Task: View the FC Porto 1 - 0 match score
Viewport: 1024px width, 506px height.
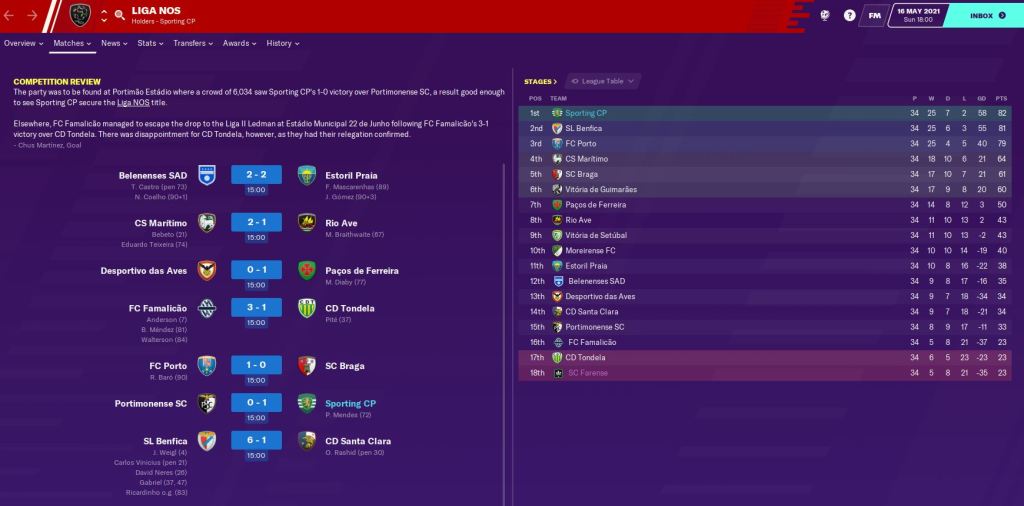Action: click(256, 365)
